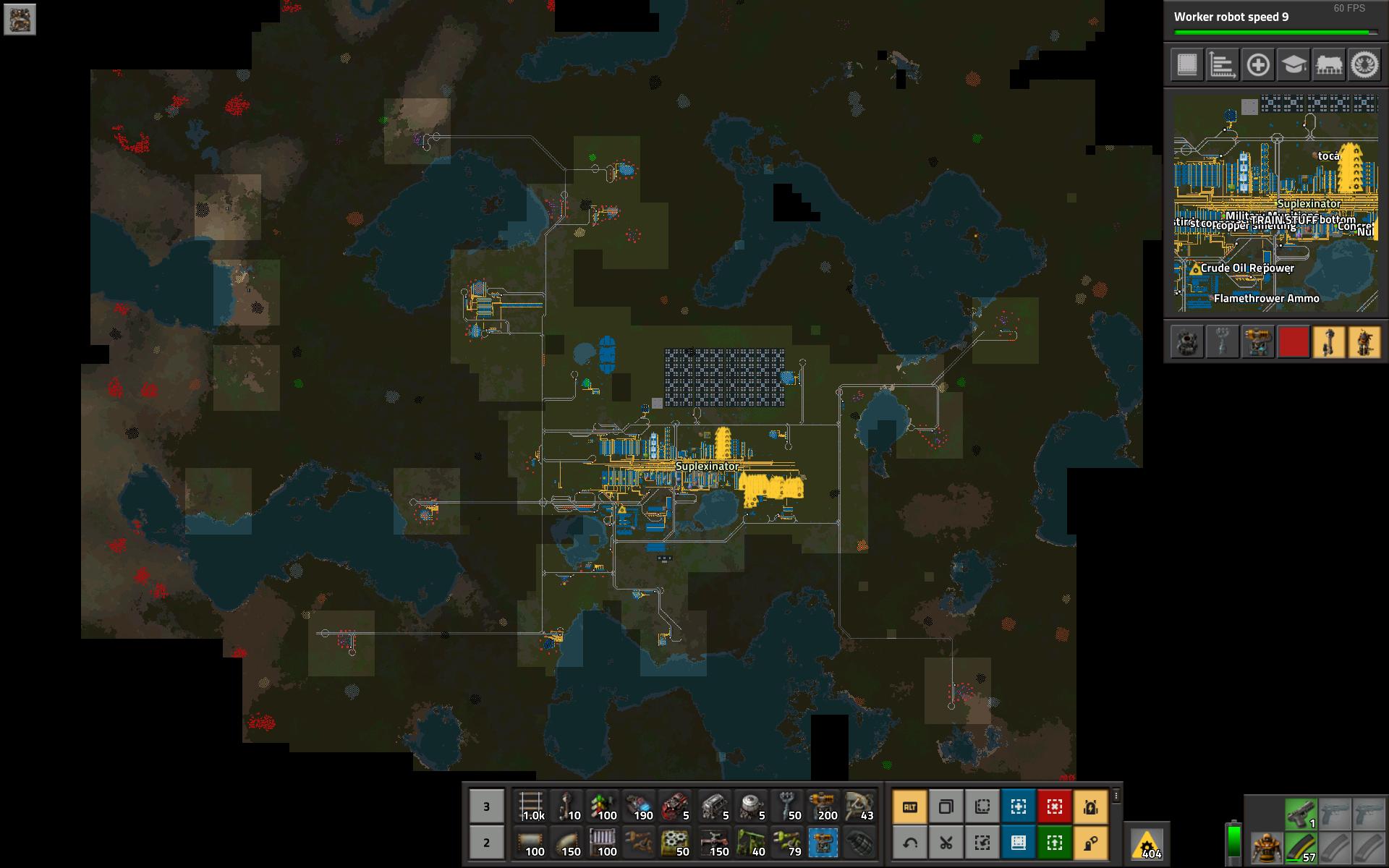Click the equipped power armor slot
The width and height of the screenshot is (1389, 868).
pyautogui.click(x=1266, y=847)
